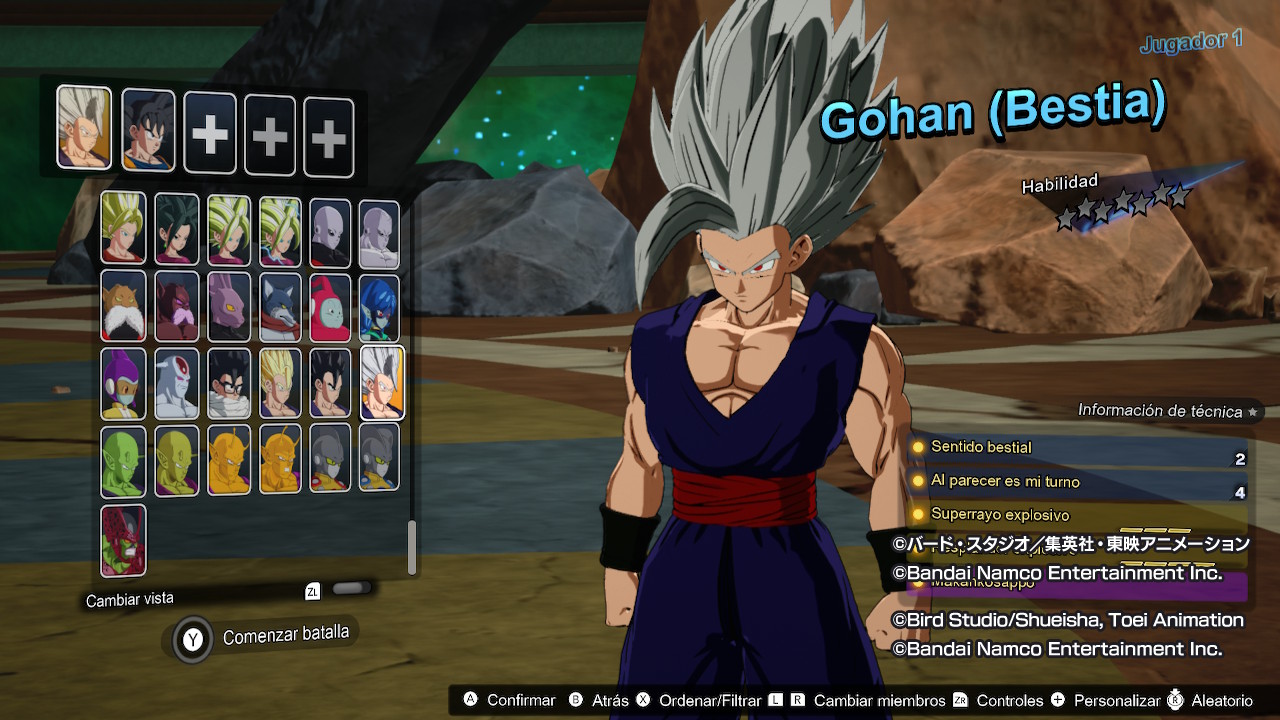The height and width of the screenshot is (720, 1280).
Task: Select the glasses-wearing Gohan portrait
Action: (x=228, y=384)
